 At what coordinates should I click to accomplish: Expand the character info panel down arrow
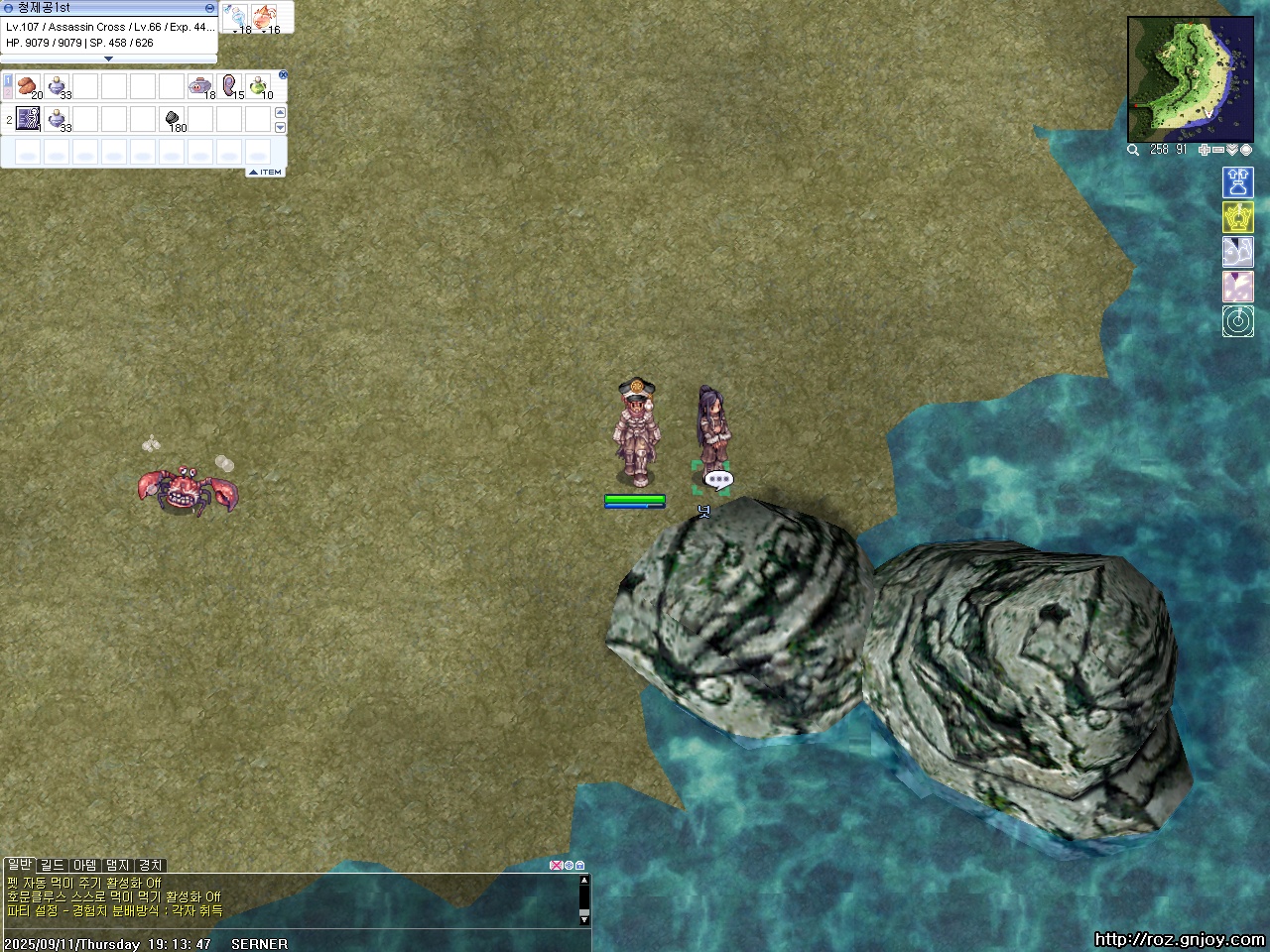(x=108, y=59)
